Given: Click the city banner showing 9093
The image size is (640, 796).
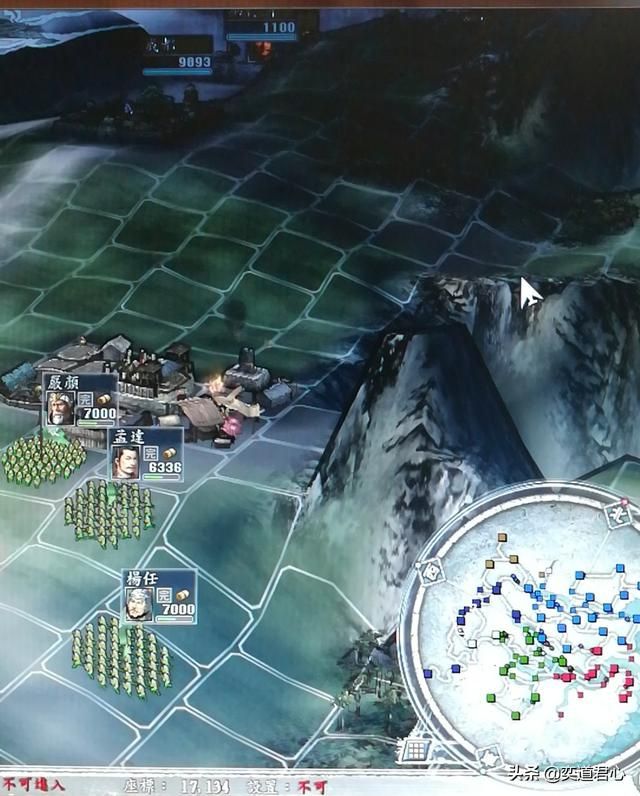Looking at the screenshot, I should click(x=178, y=56).
